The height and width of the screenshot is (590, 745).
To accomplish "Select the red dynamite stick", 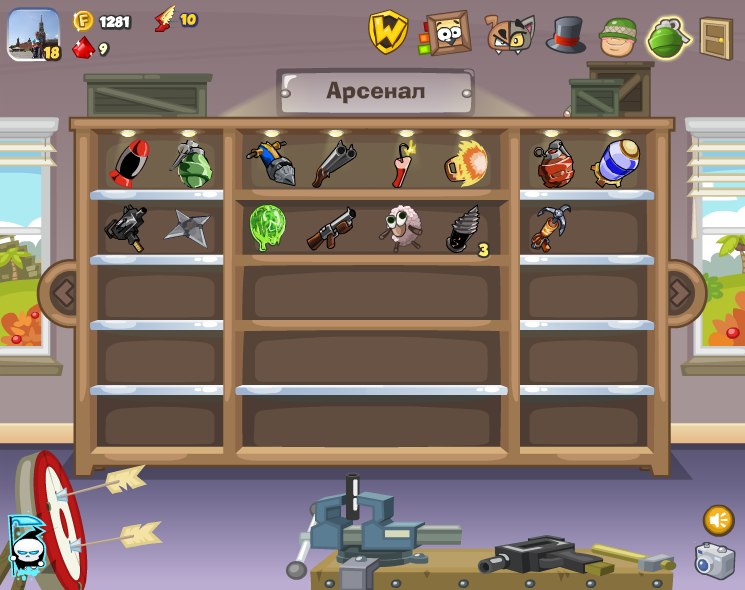I will click(402, 164).
